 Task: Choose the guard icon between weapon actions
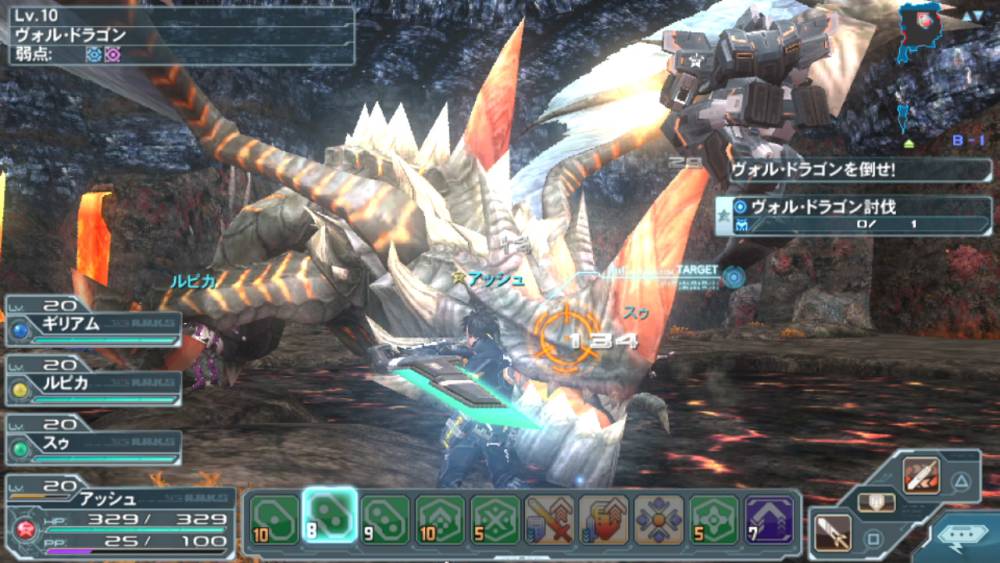tap(876, 503)
